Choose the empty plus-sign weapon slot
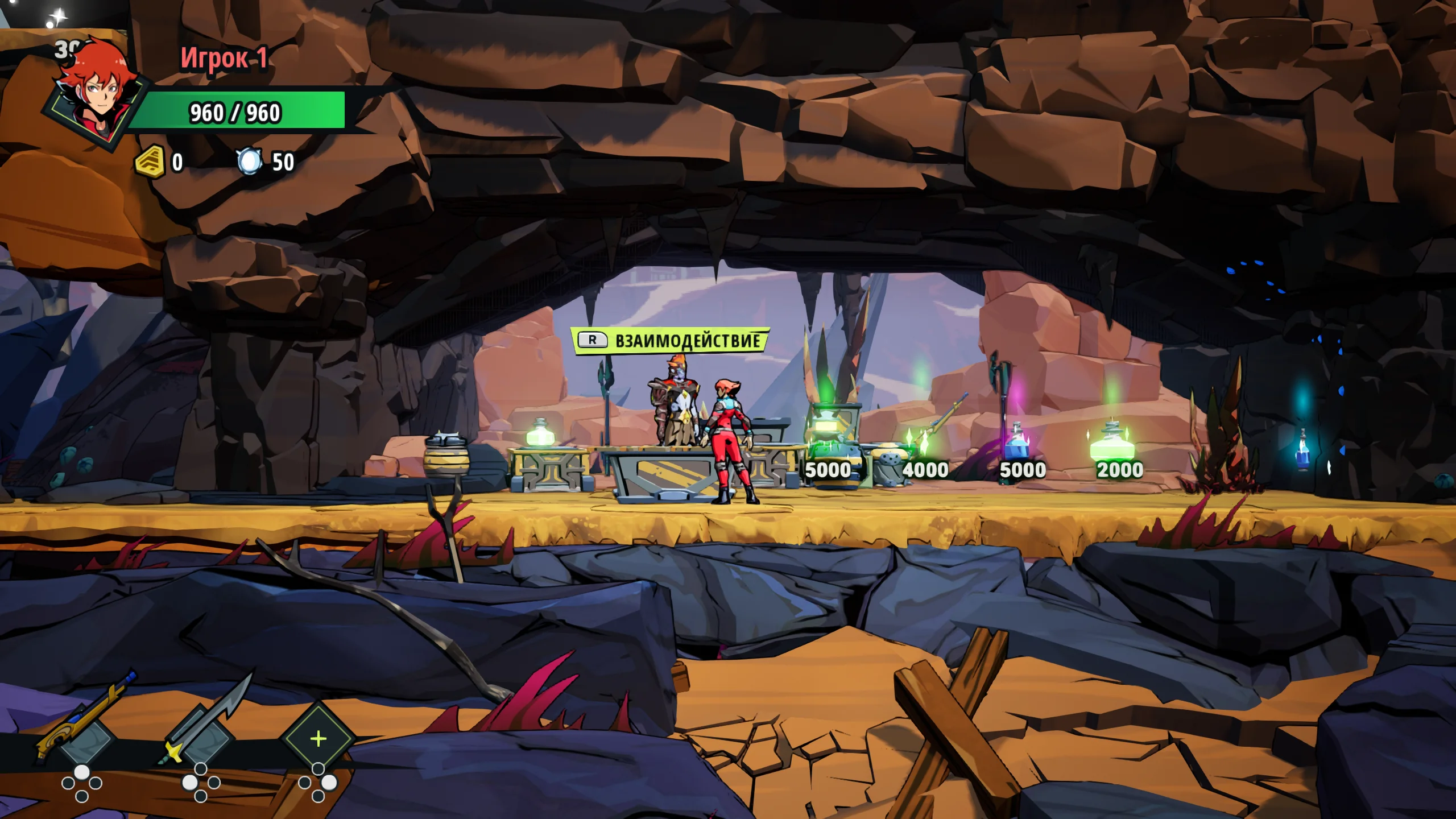Viewport: 1456px width, 819px height. tap(318, 738)
